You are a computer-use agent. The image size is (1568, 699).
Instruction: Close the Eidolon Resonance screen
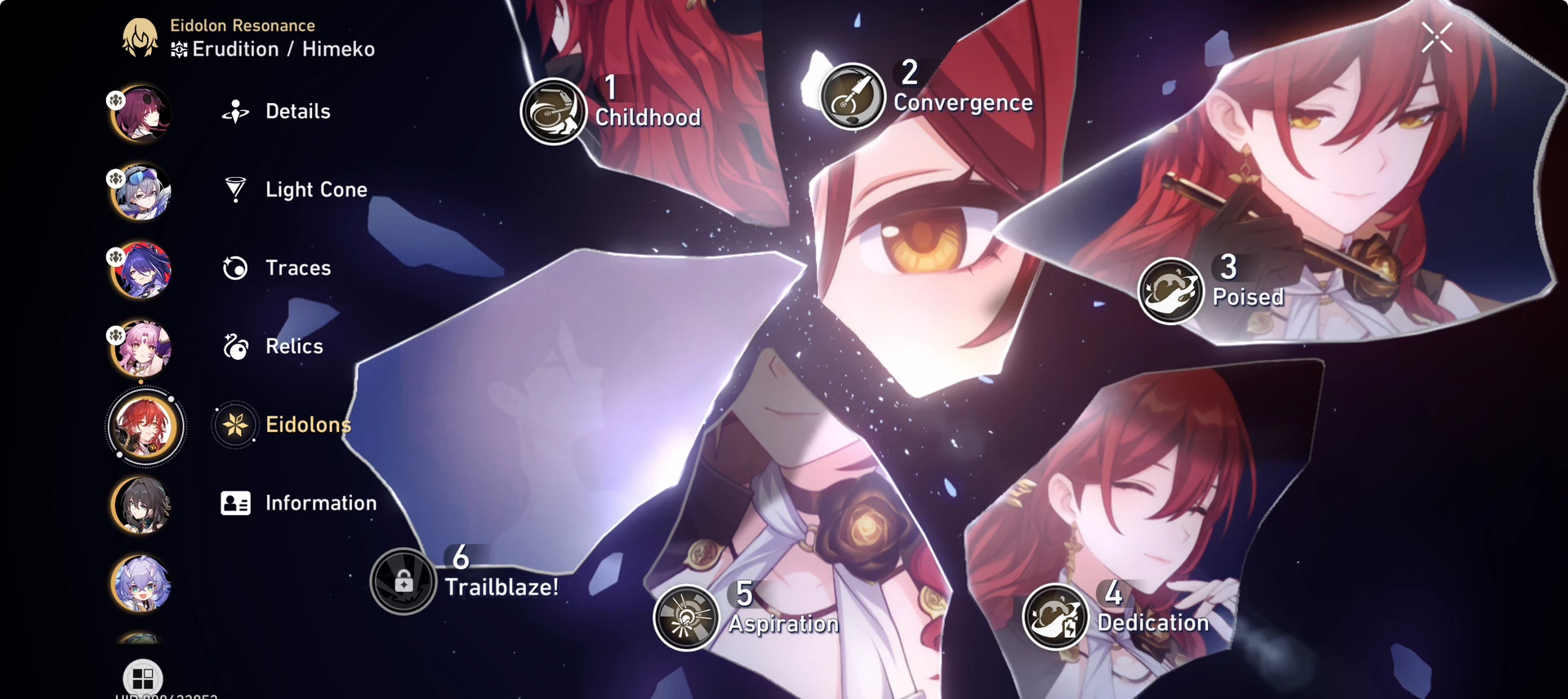click(1436, 37)
